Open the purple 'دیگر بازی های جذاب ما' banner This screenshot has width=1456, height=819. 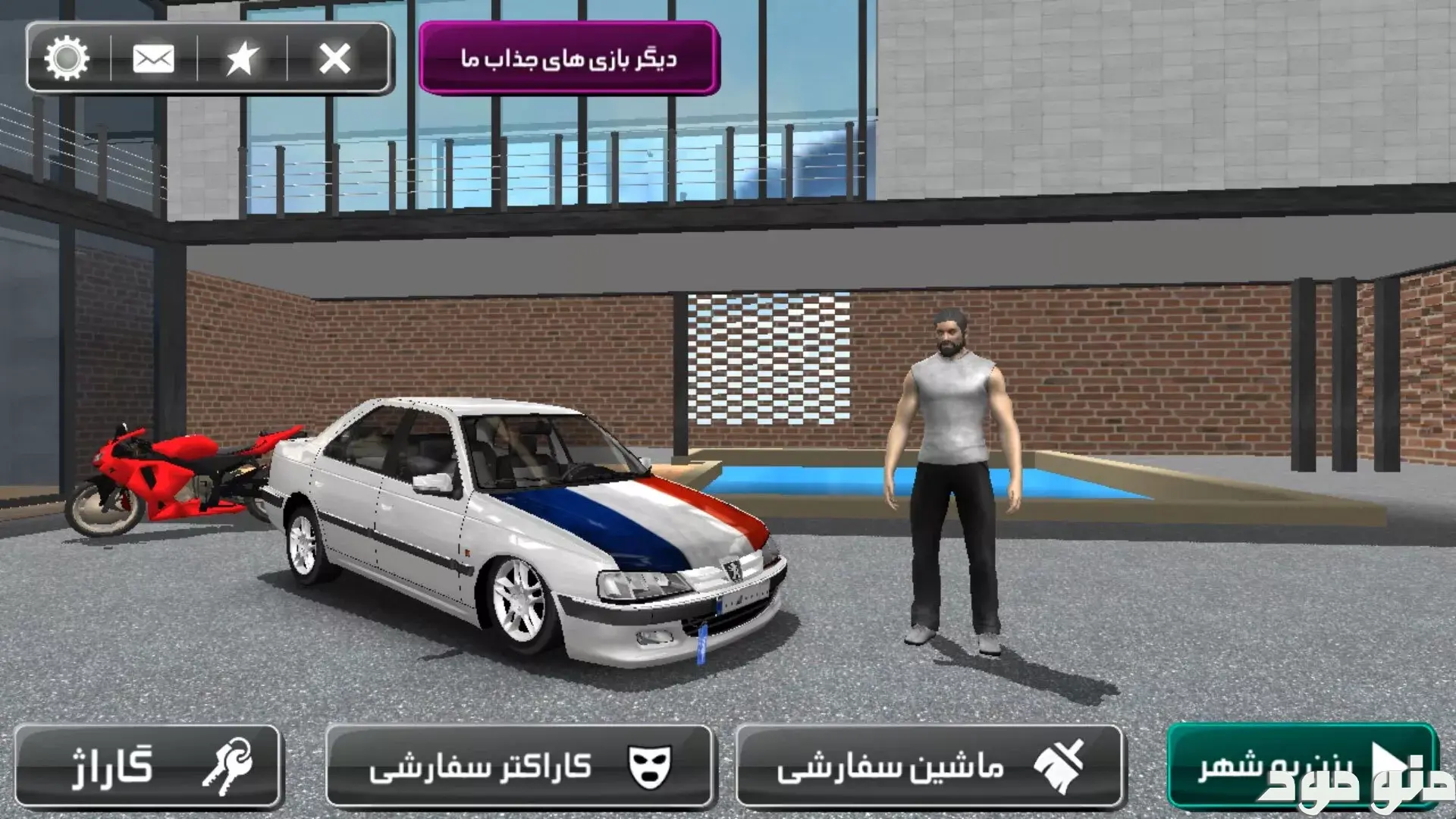point(569,58)
